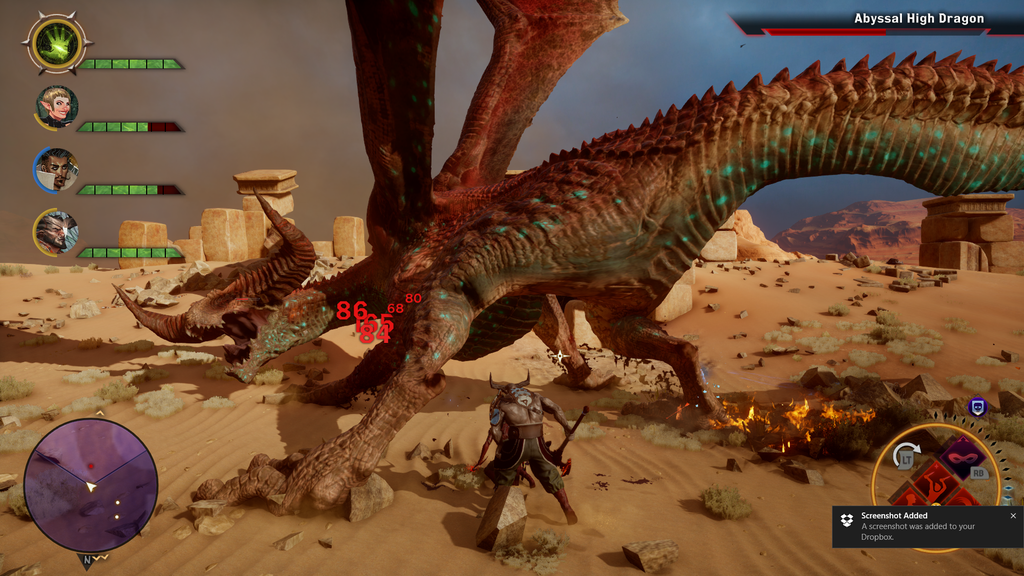
Task: Close the Dropbox notification
Action: [x=1012, y=516]
